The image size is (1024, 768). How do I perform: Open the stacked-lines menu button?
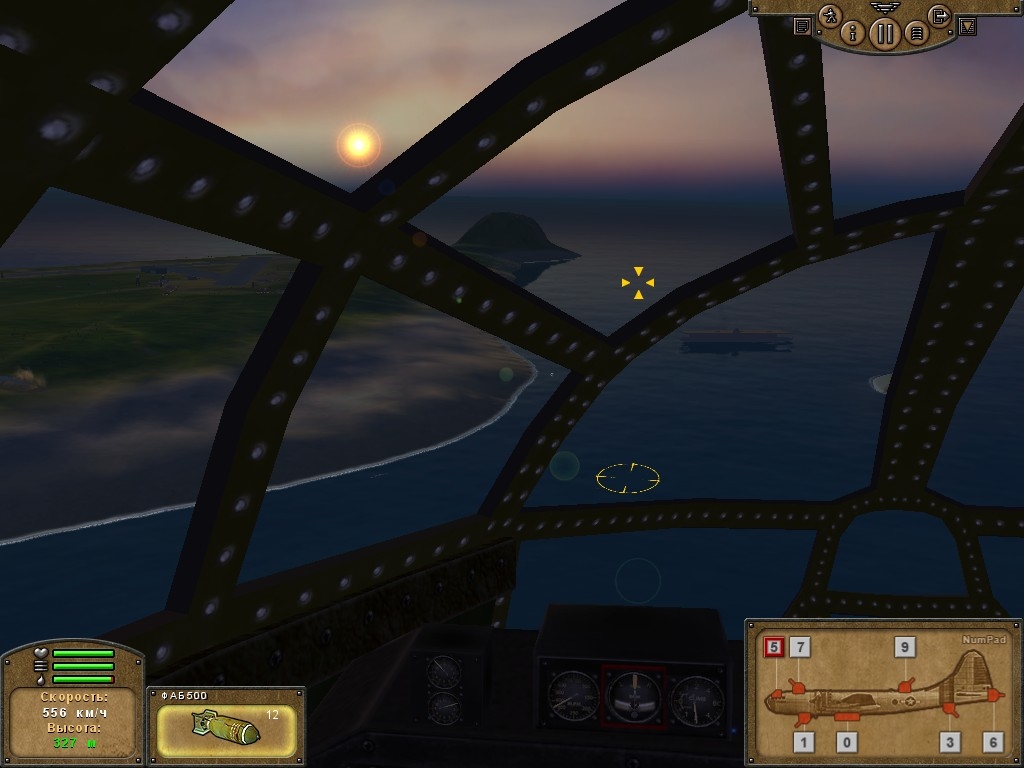[x=915, y=33]
